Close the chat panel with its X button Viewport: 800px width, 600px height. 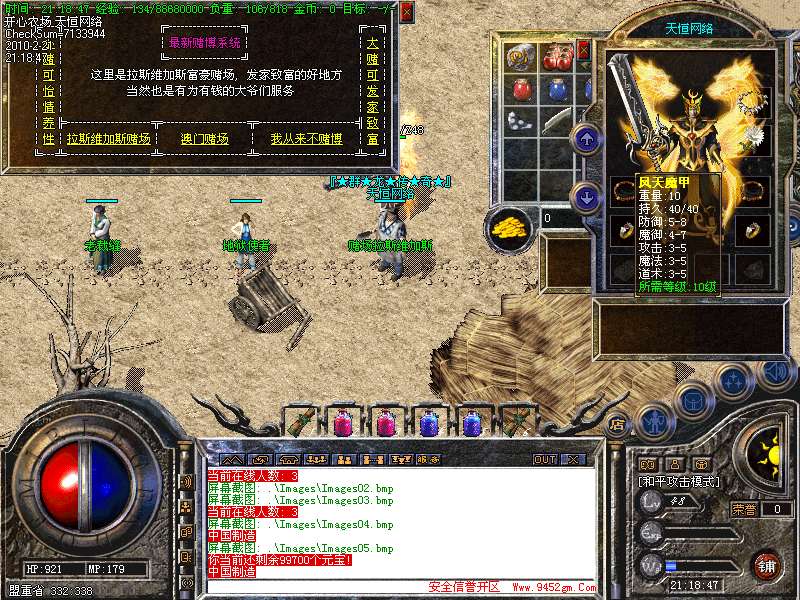(x=573, y=459)
